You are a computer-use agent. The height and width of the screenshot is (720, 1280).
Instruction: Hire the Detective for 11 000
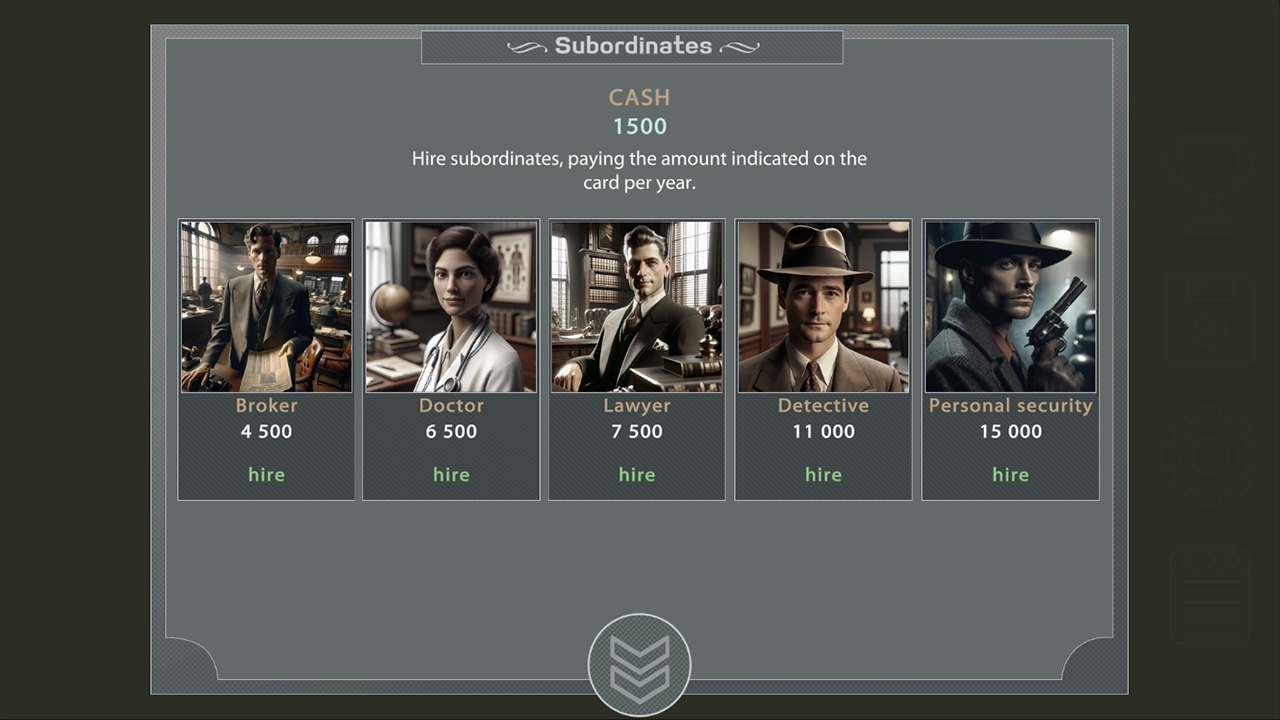823,474
